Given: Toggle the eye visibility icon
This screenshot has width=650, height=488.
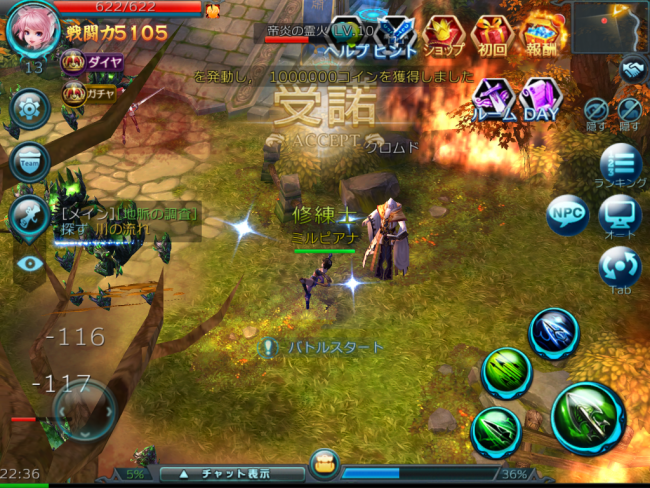Looking at the screenshot, I should tap(30, 263).
